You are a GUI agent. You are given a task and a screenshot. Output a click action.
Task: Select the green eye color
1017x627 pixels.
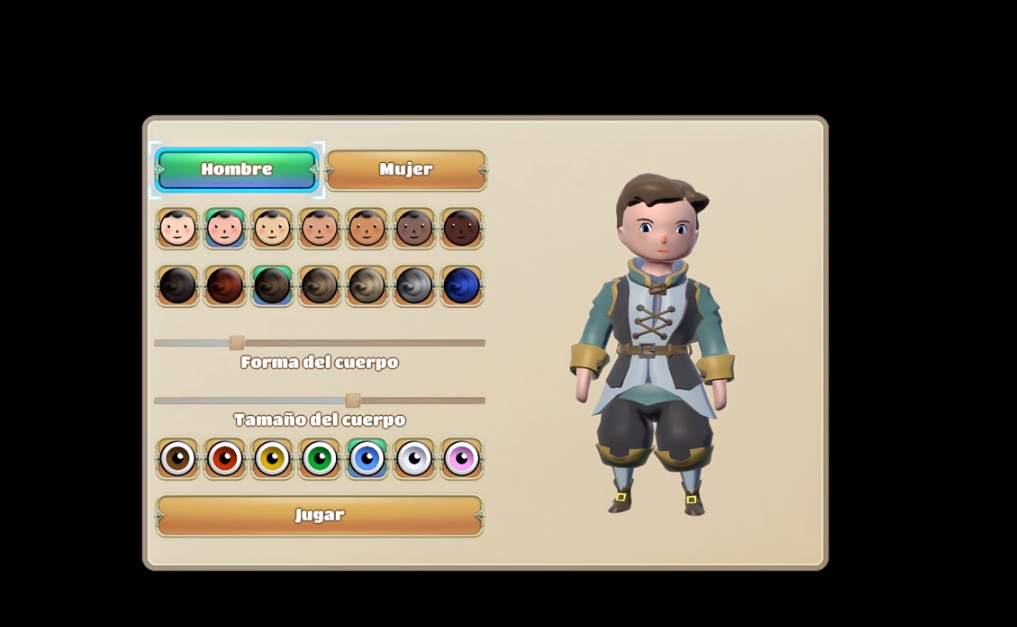pyautogui.click(x=320, y=459)
